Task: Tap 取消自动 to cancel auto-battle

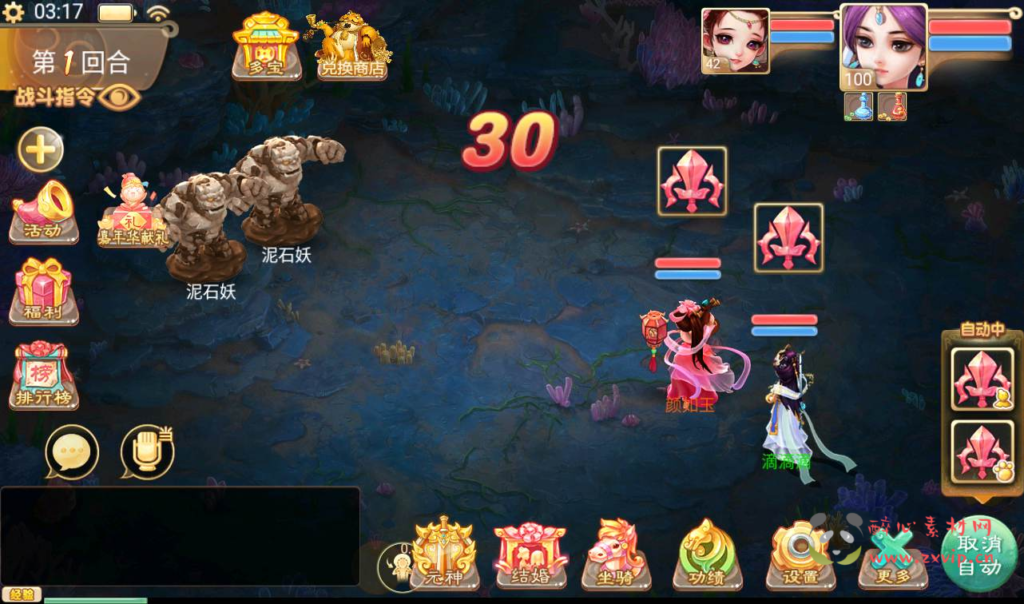Action: point(979,555)
